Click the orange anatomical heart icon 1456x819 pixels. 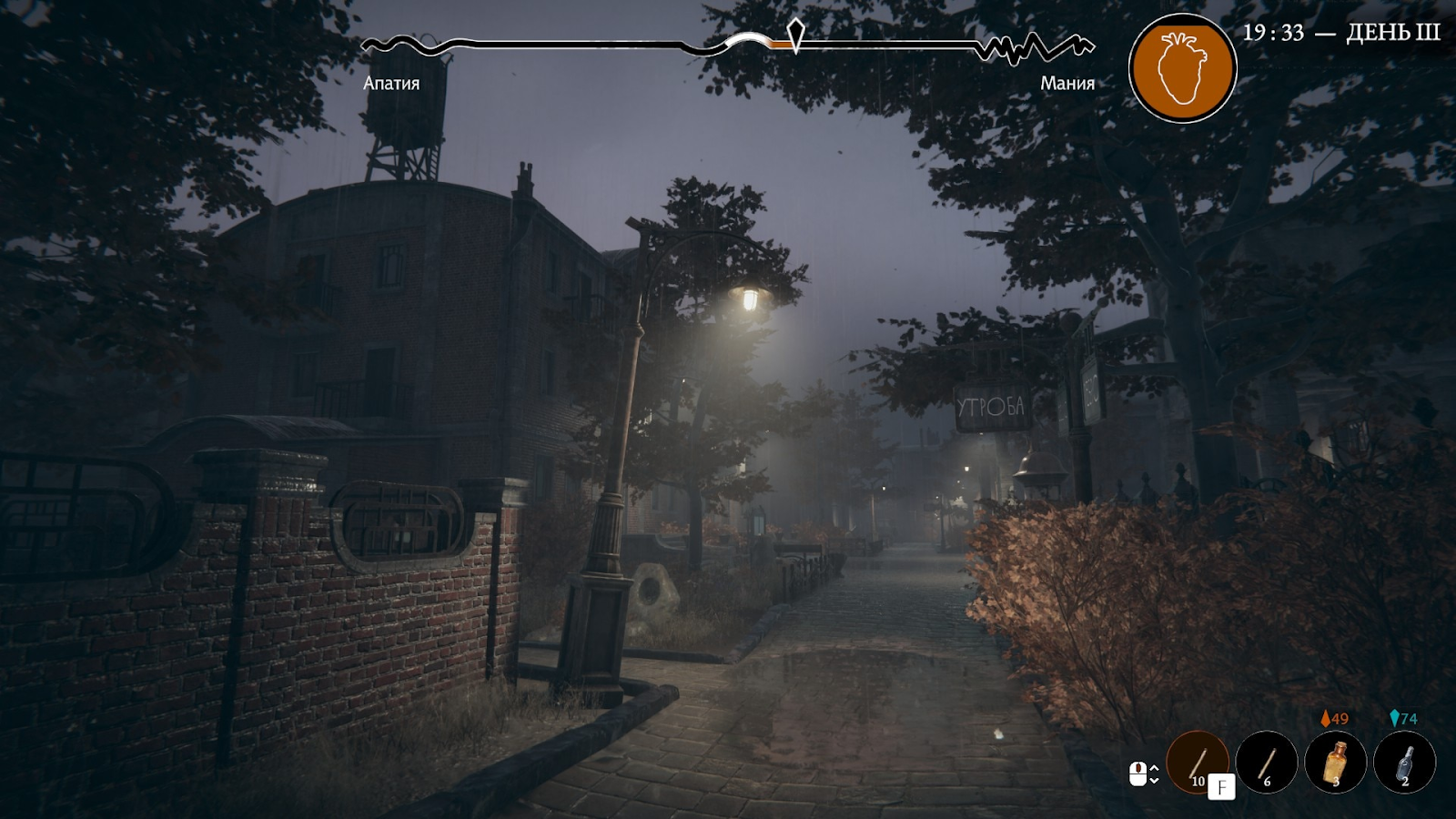pos(1182,68)
